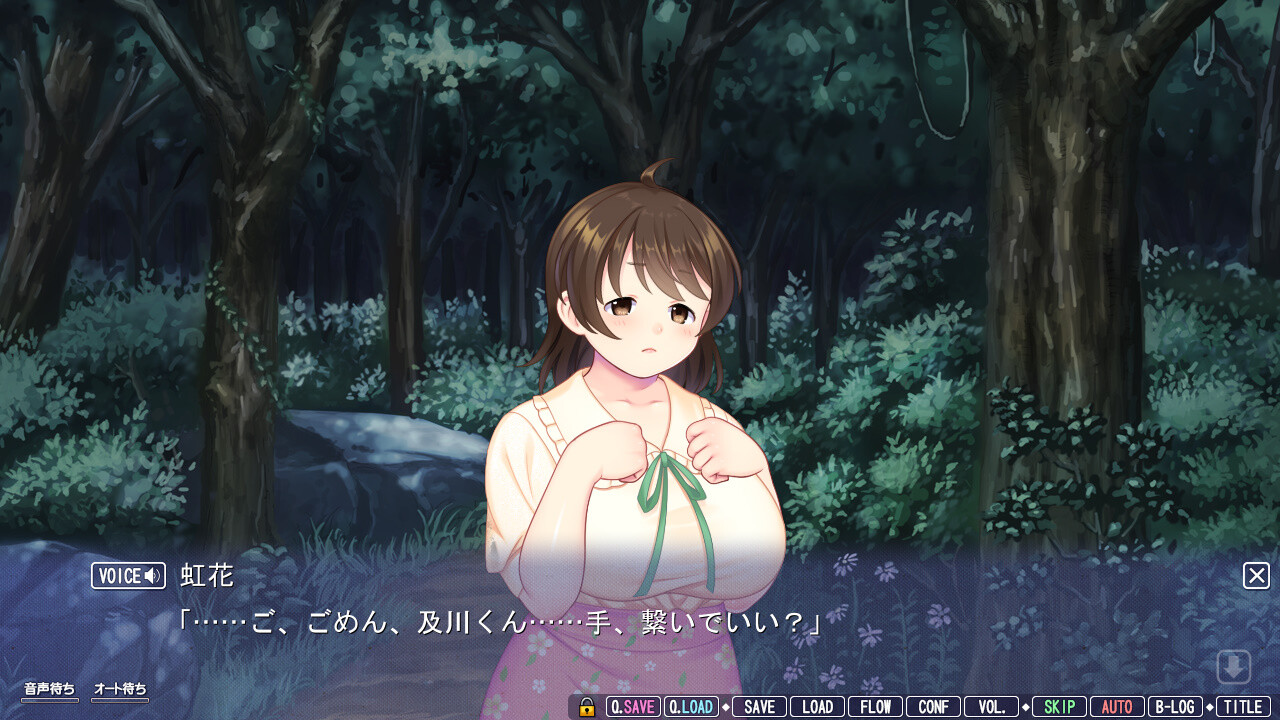Open the LOAD menu

pyautogui.click(x=817, y=707)
